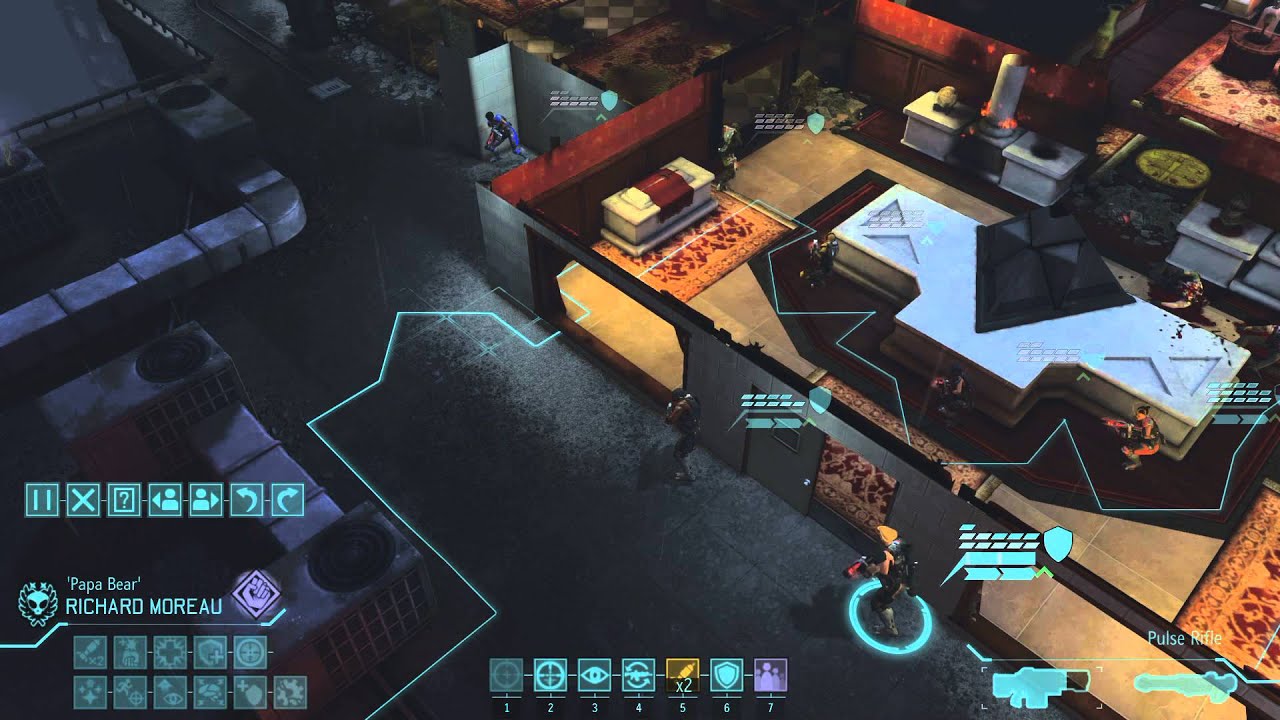1280x720 pixels.
Task: Switch to the next soldier
Action: tap(206, 499)
